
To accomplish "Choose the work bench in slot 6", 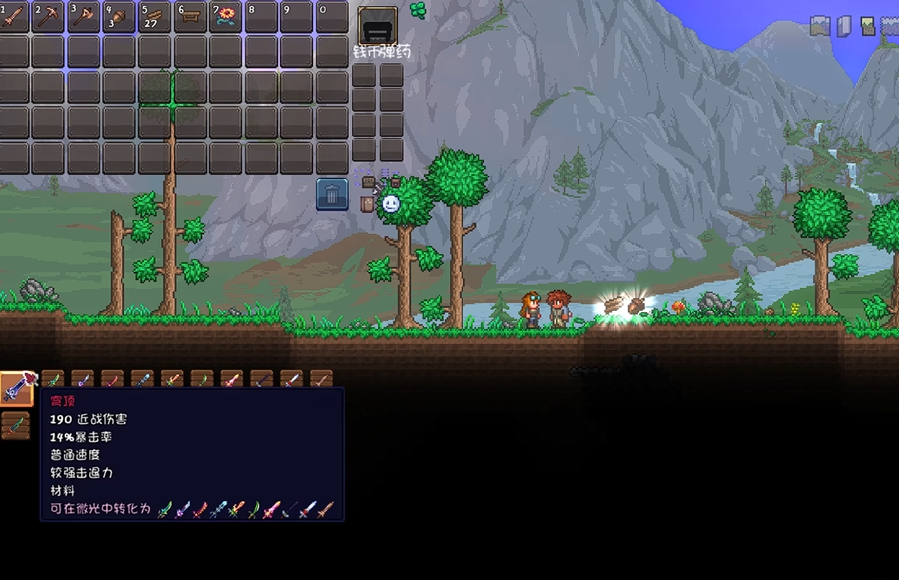I will (x=191, y=16).
